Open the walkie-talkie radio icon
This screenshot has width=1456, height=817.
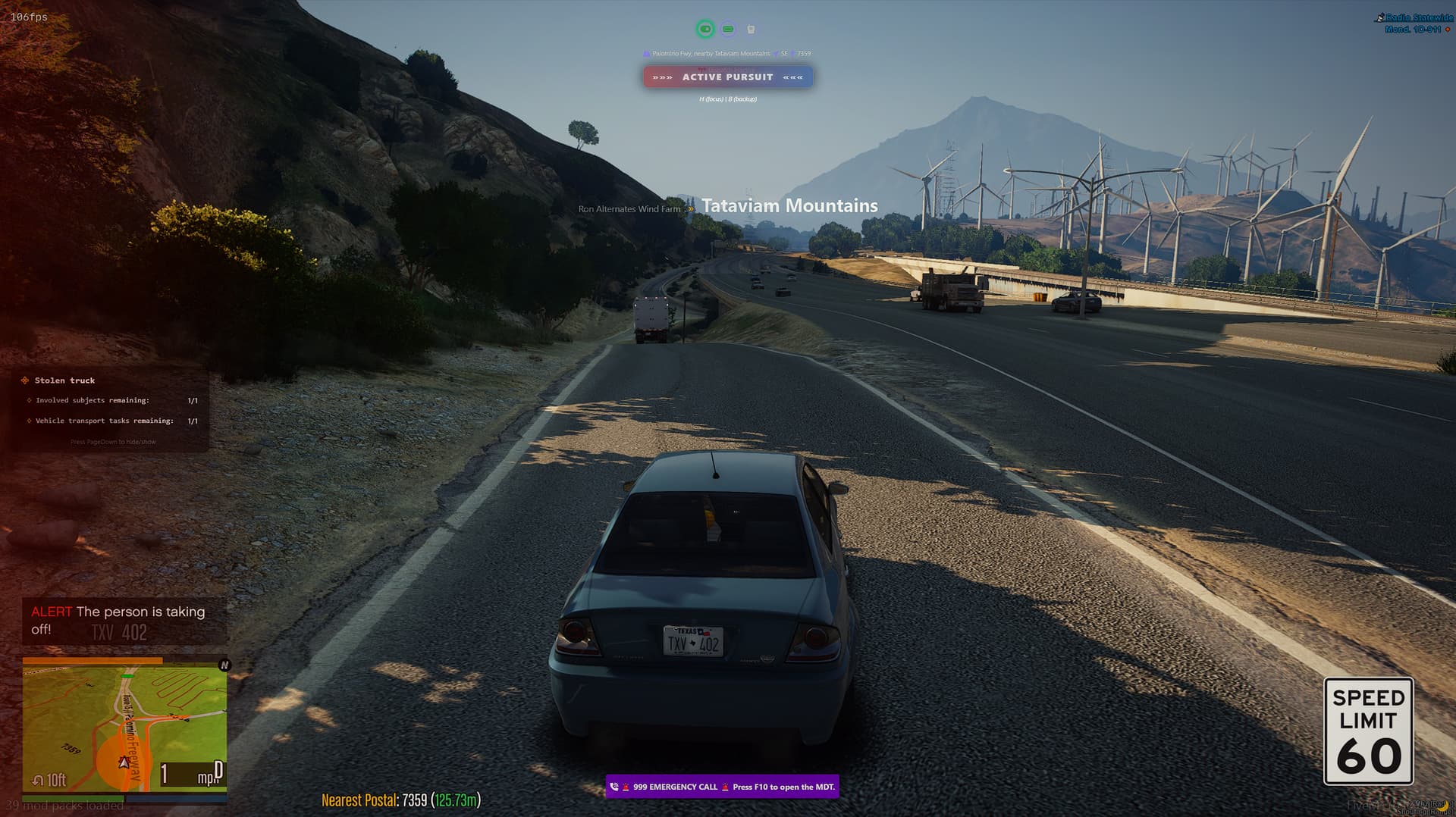(751, 30)
